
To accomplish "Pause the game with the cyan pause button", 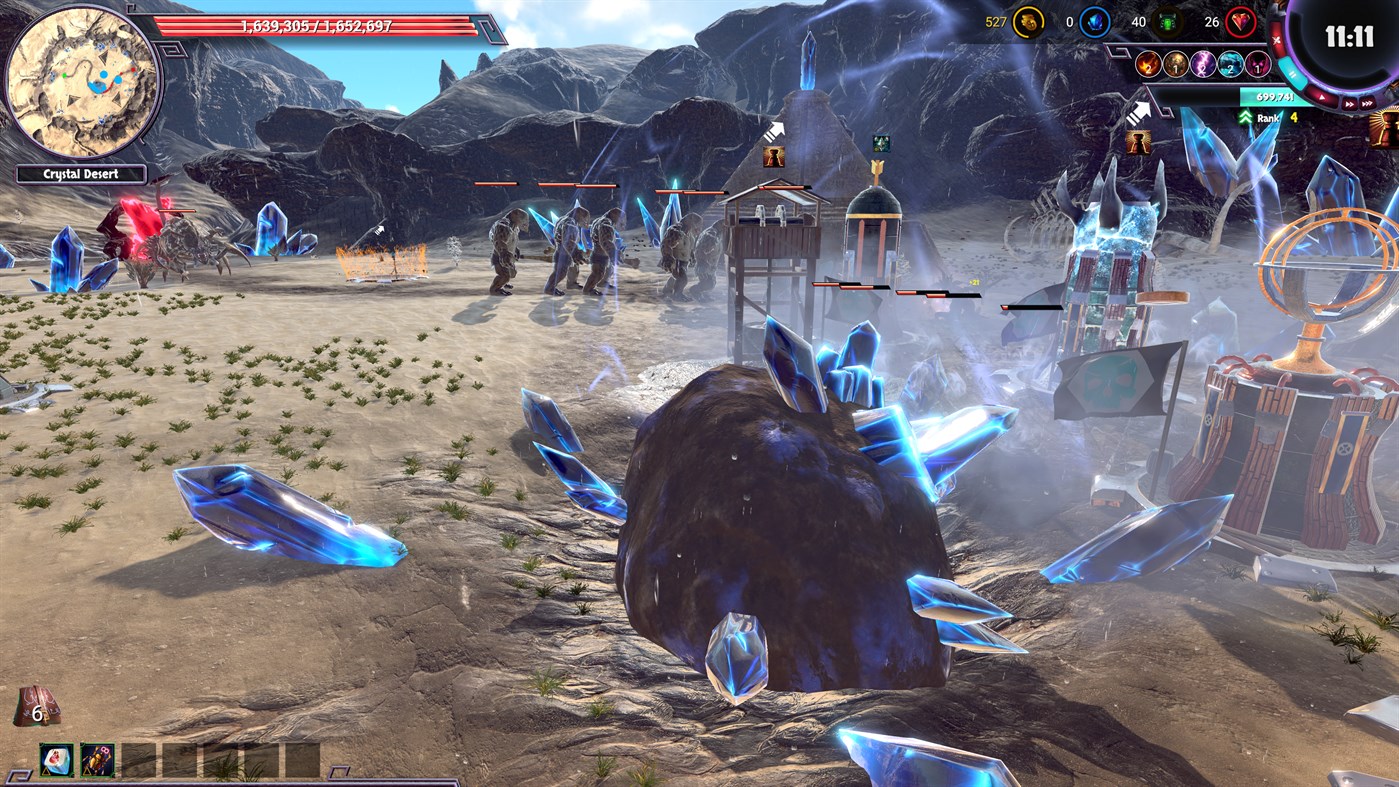I will pos(1293,74).
